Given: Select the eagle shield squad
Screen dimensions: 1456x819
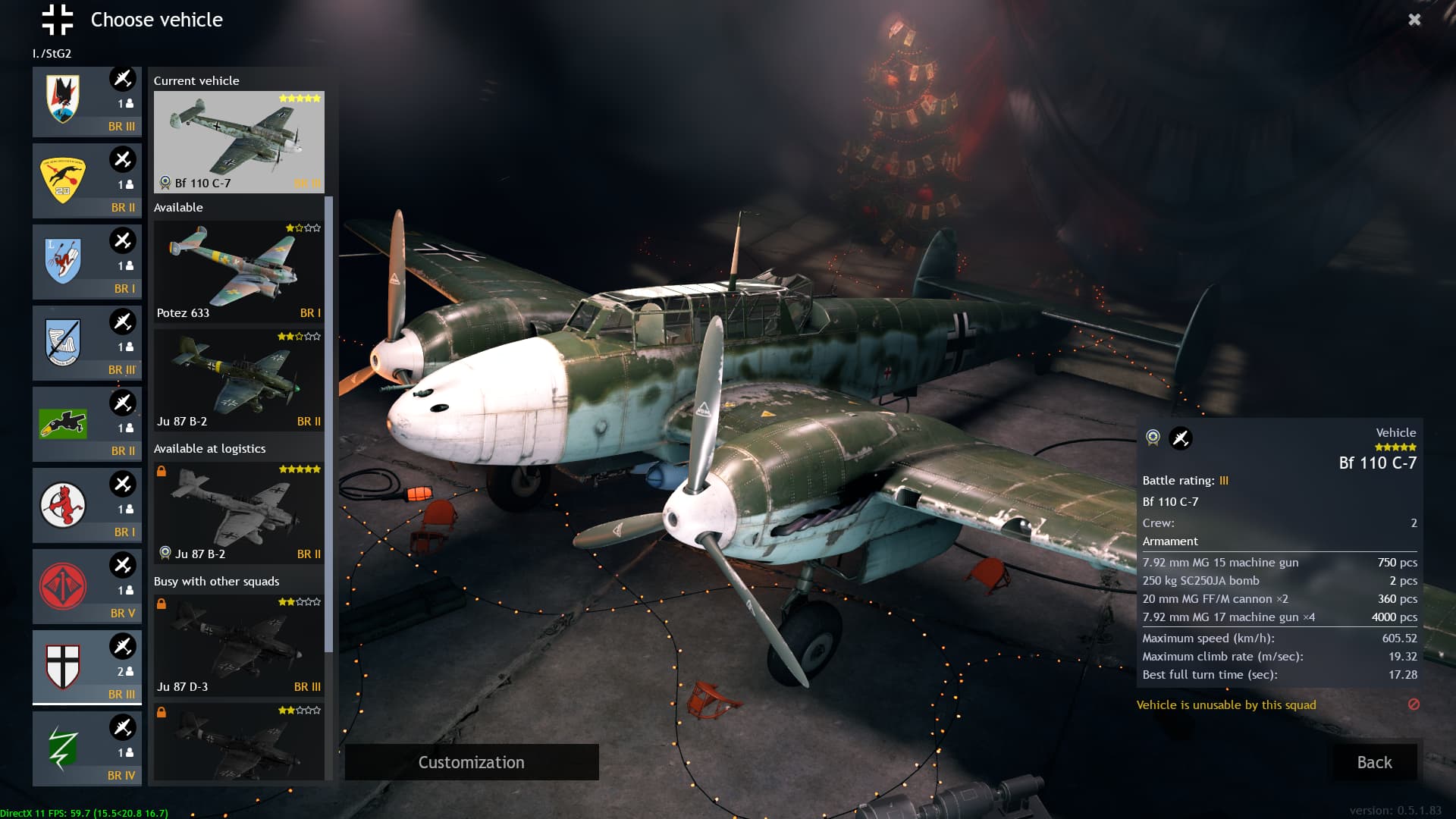Looking at the screenshot, I should pyautogui.click(x=86, y=102).
